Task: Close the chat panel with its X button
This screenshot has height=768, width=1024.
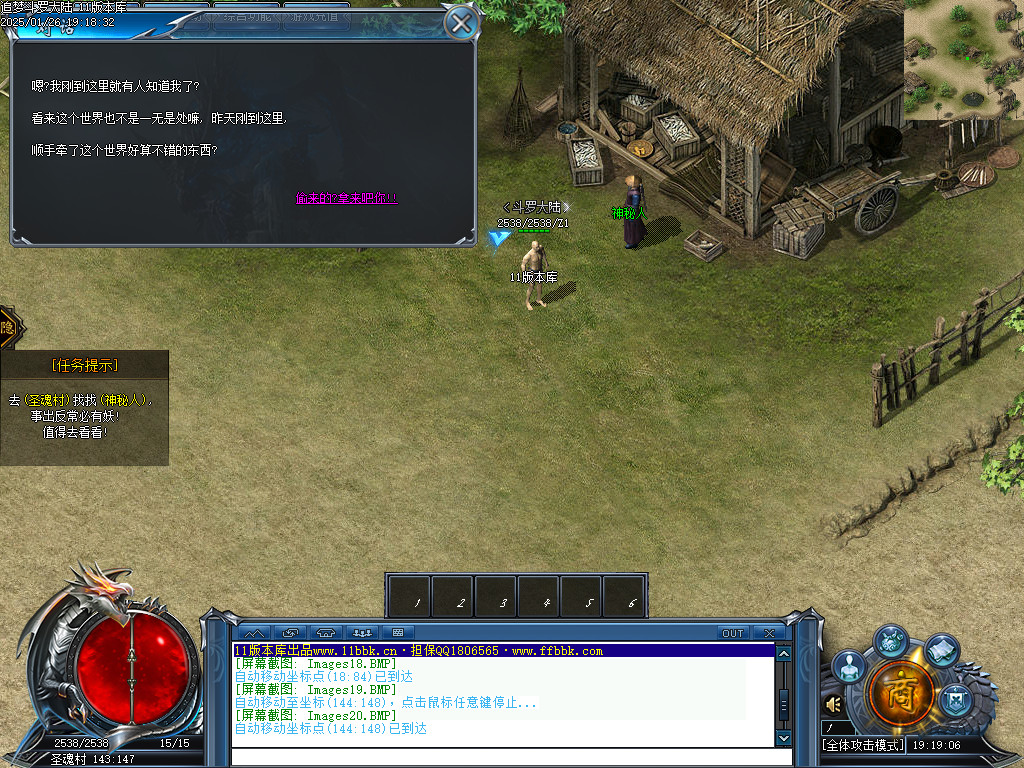Action: click(768, 633)
